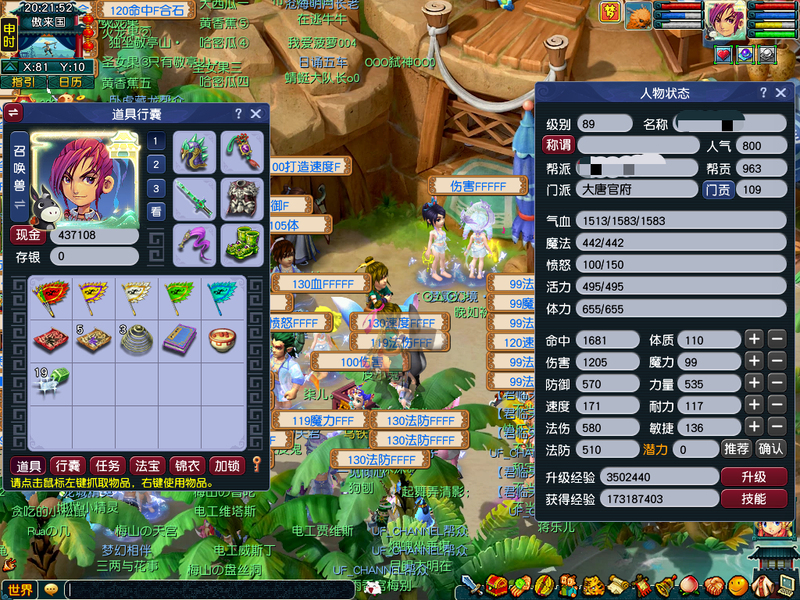
Task: Close the 道具行囊 inventory window
Action: [x=256, y=114]
